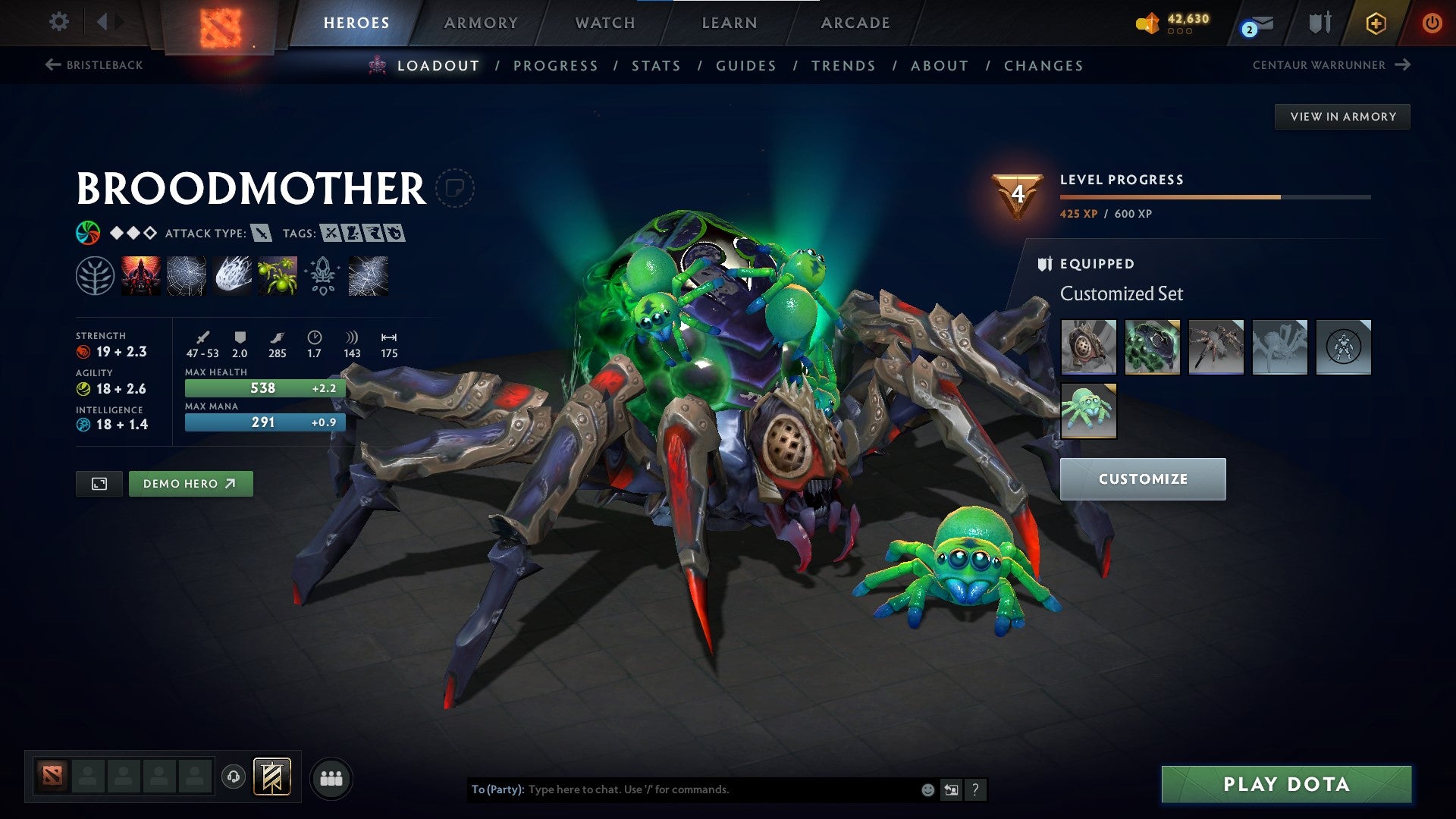Viewport: 1456px width, 819px height.
Task: Open the Spawn Spiderlings ability icon
Action: tap(277, 275)
